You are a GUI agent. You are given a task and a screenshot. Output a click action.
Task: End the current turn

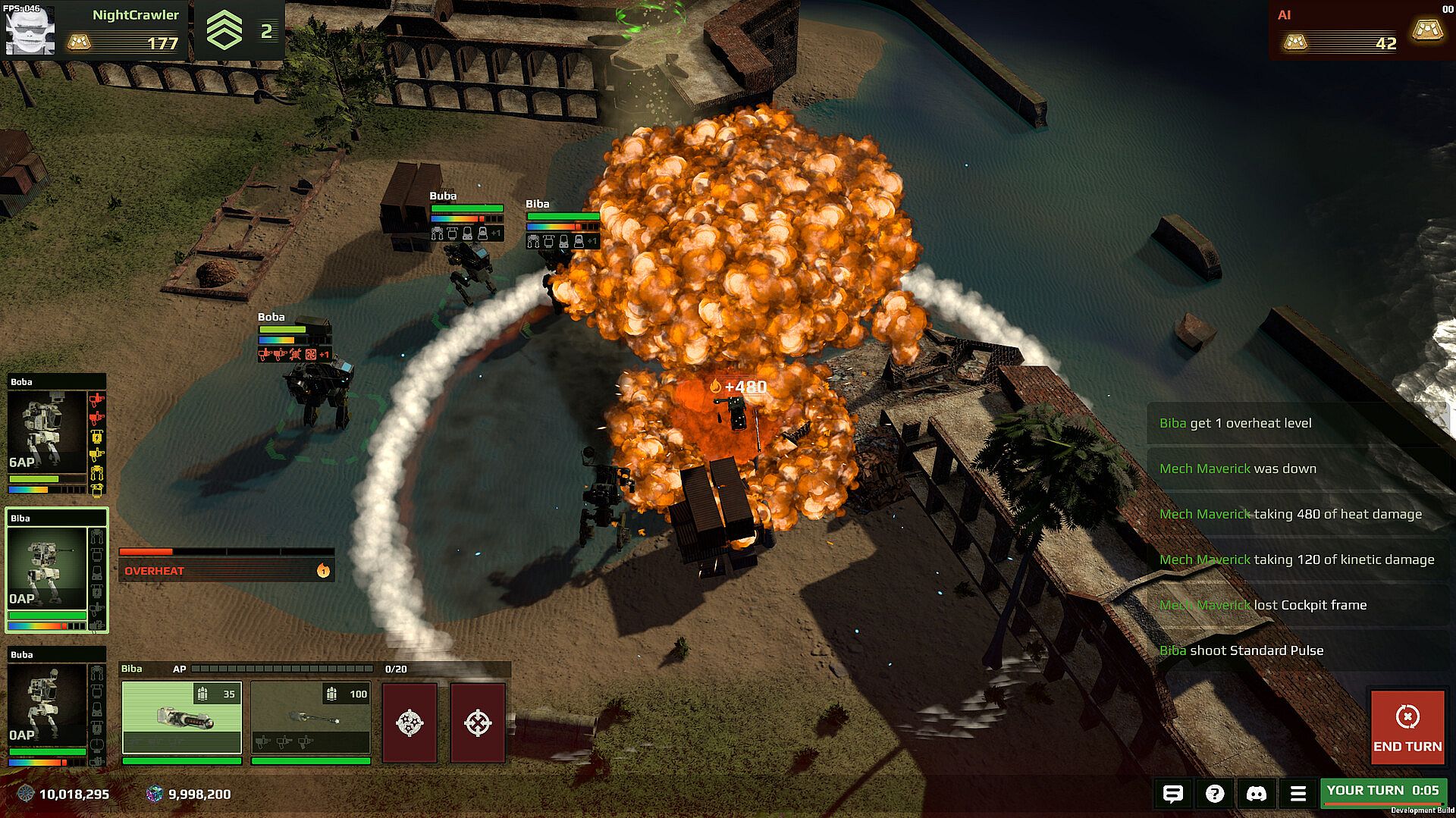tap(1407, 728)
